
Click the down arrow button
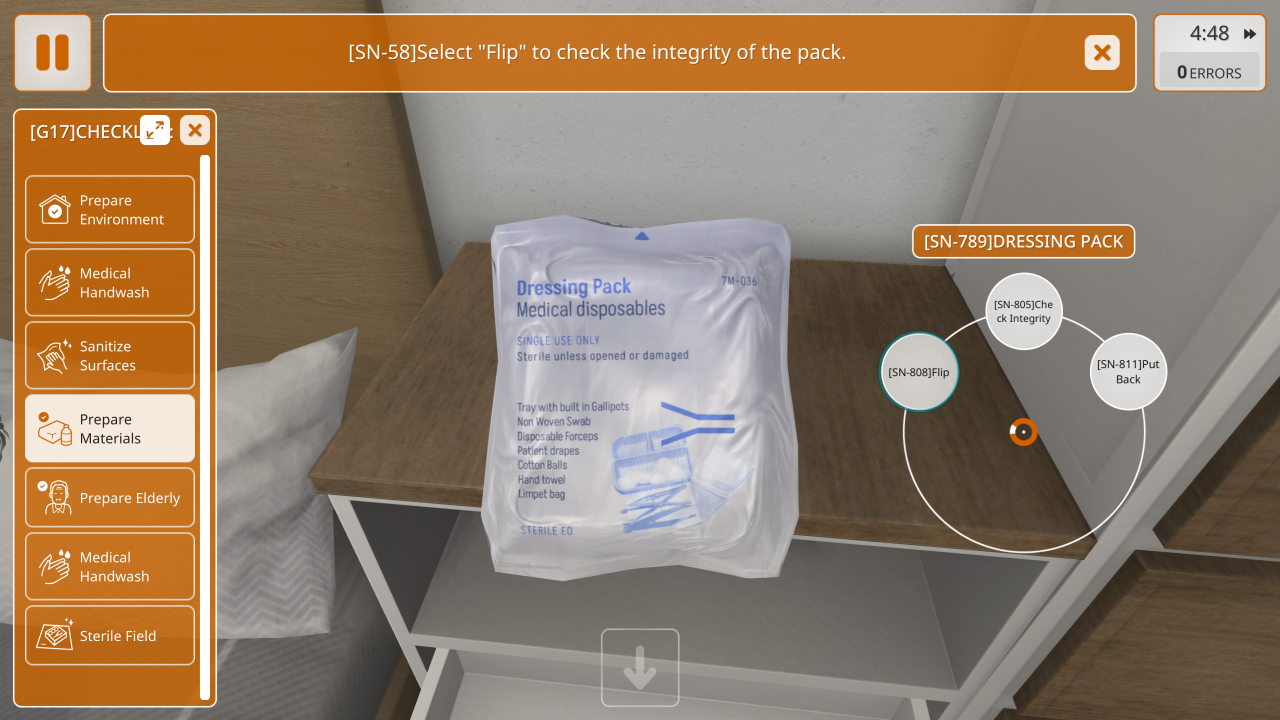click(640, 668)
